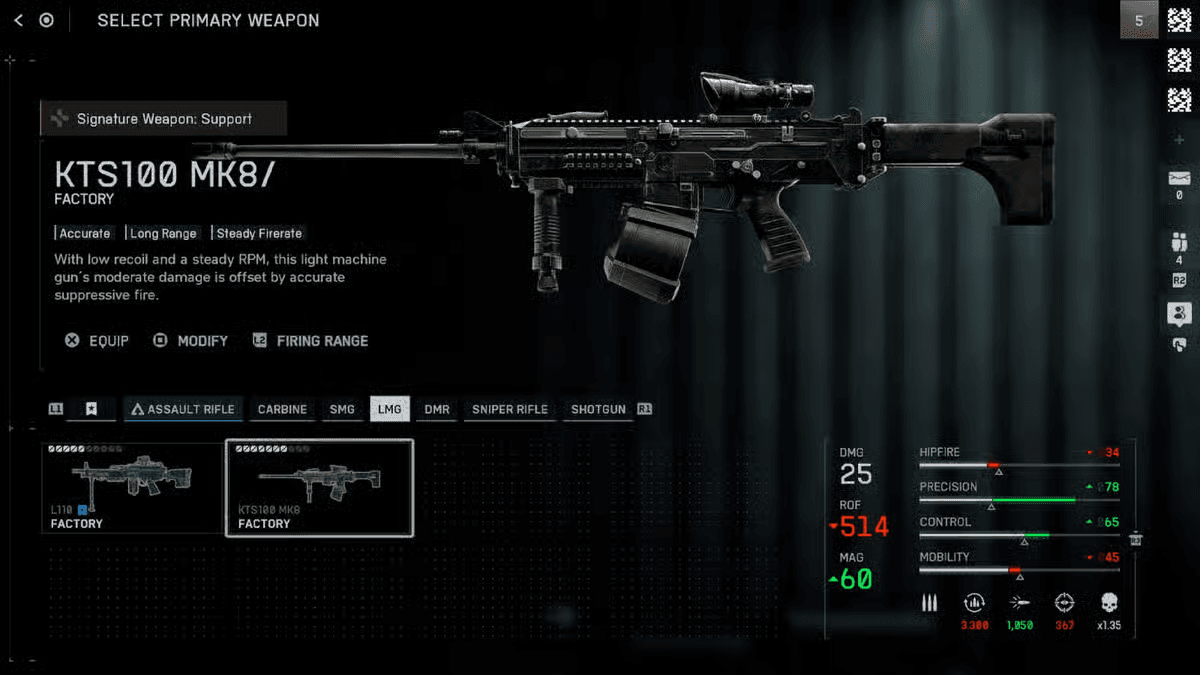Open the Modify weapon option
This screenshot has width=1200, height=675.
[191, 341]
